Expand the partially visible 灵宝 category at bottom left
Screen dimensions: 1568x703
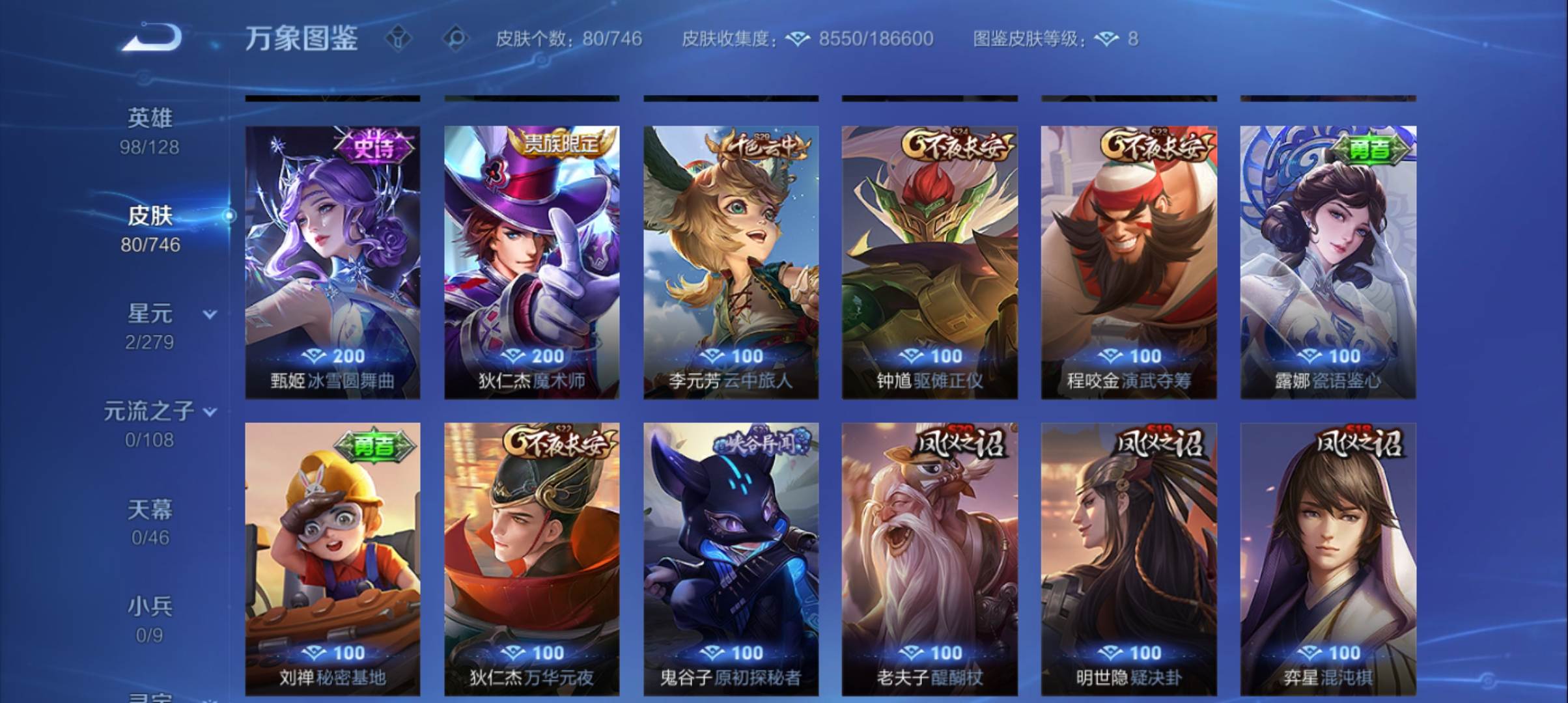coord(151,696)
